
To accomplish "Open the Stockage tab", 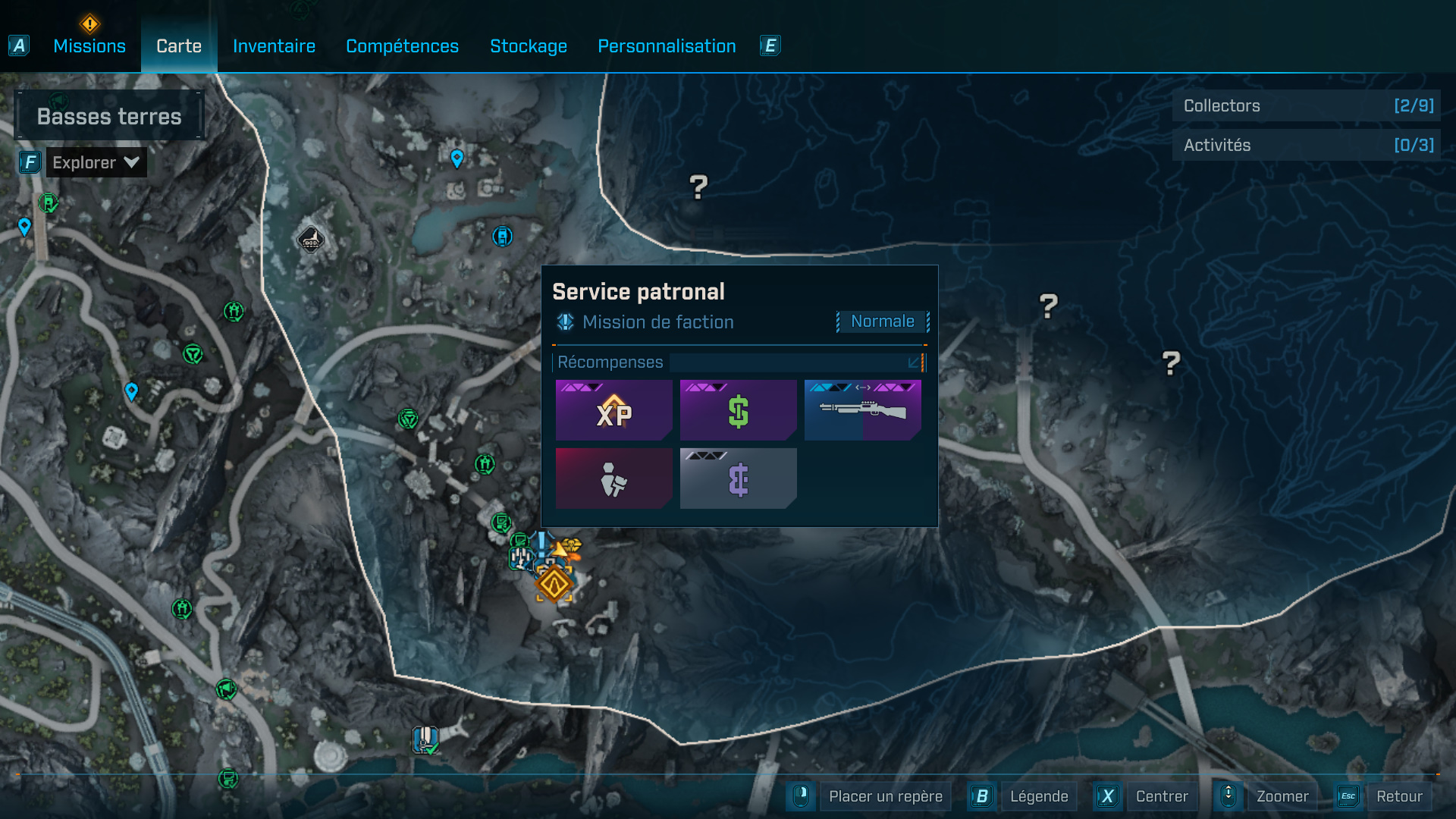I will [528, 46].
